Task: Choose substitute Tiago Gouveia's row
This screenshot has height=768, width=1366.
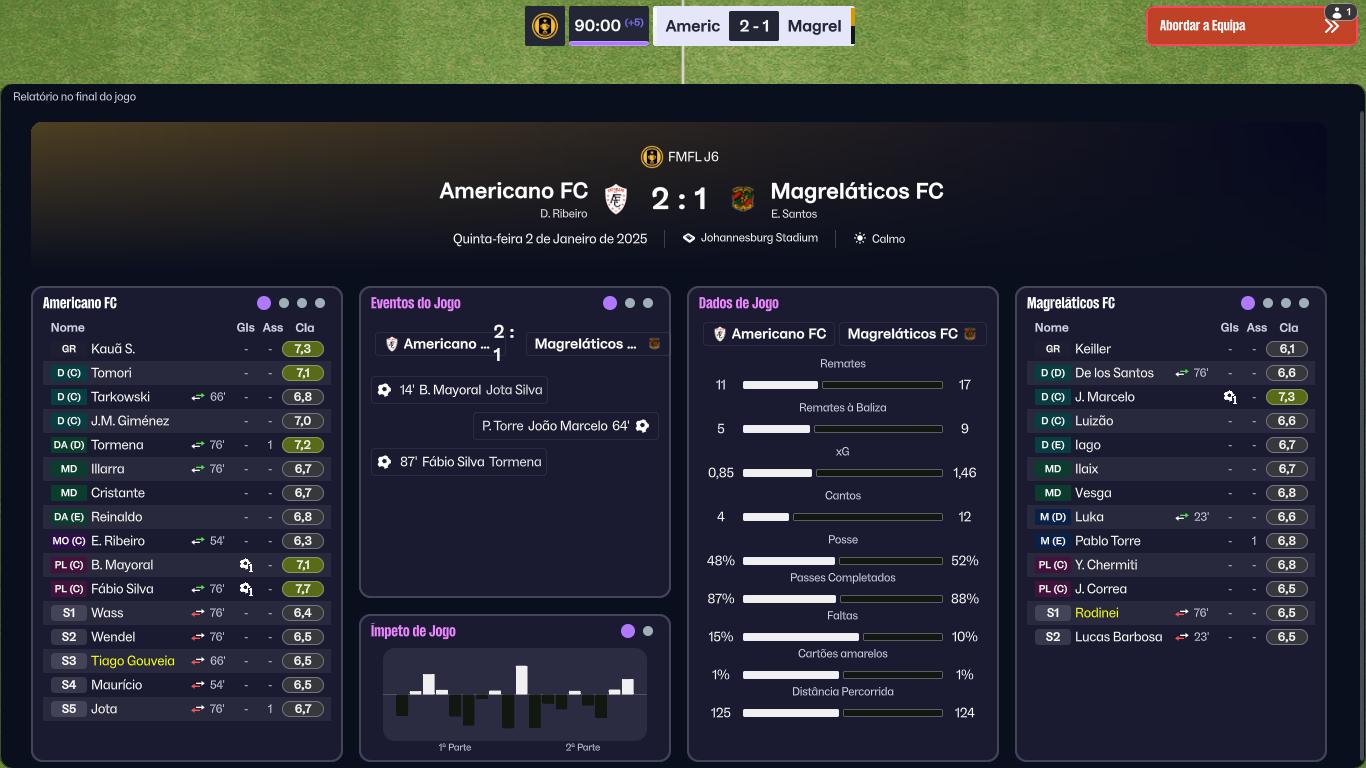Action: 132,661
